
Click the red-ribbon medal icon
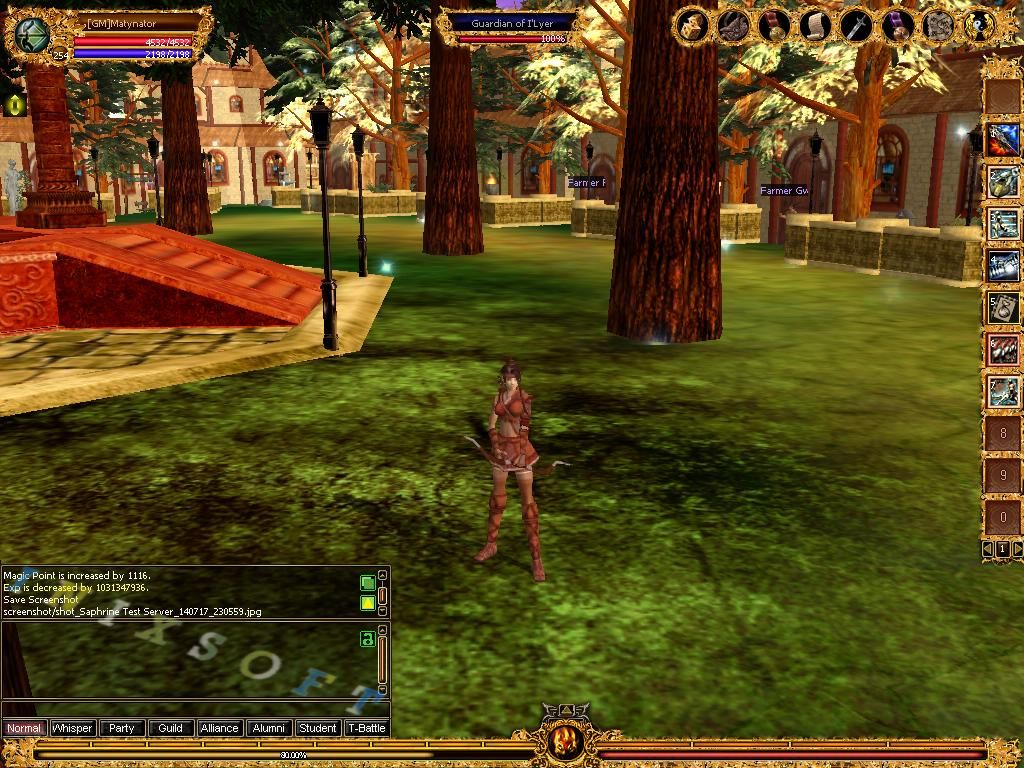click(774, 25)
